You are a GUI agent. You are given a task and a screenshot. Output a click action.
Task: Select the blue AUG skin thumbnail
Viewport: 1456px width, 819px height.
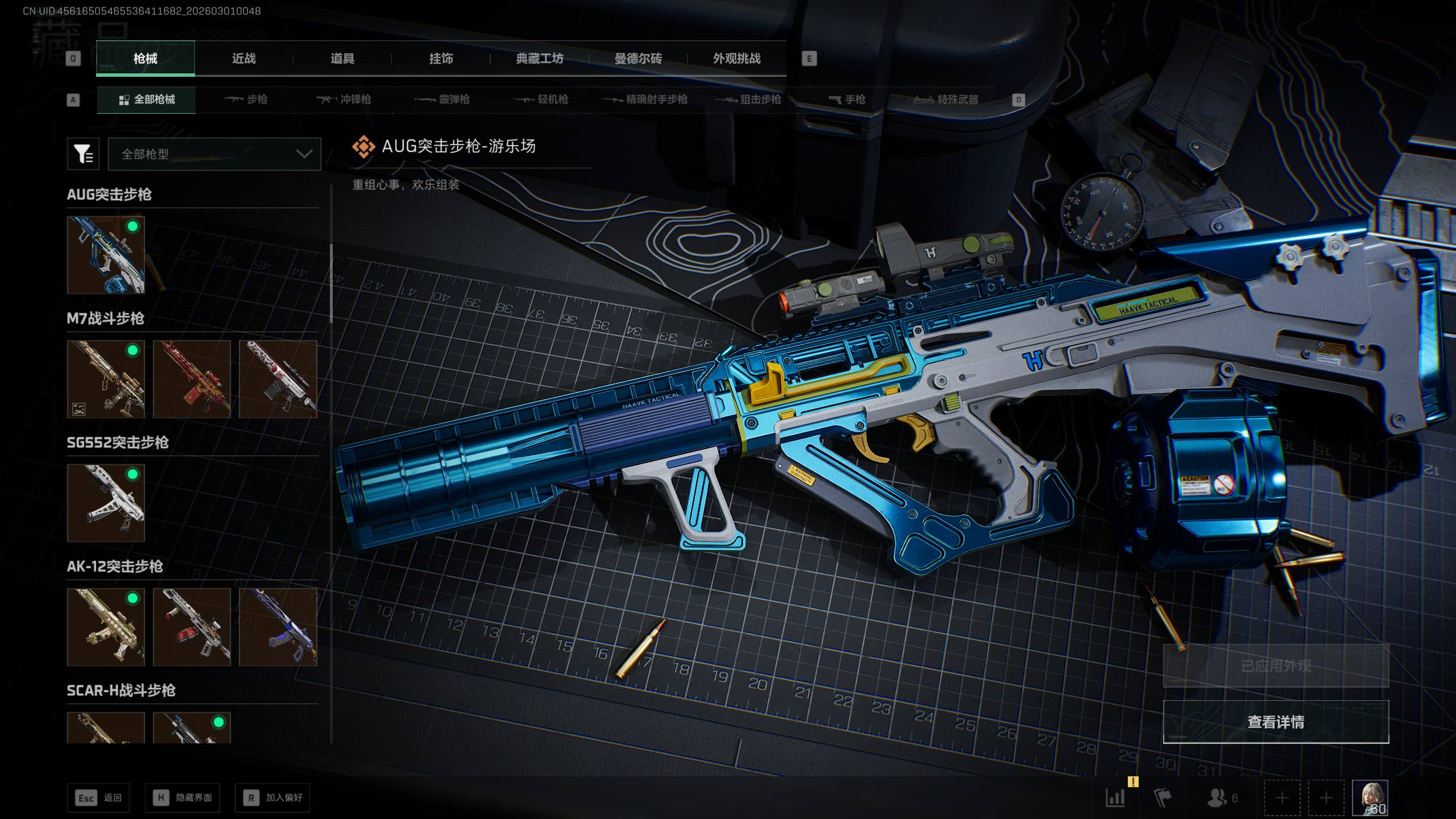click(106, 255)
